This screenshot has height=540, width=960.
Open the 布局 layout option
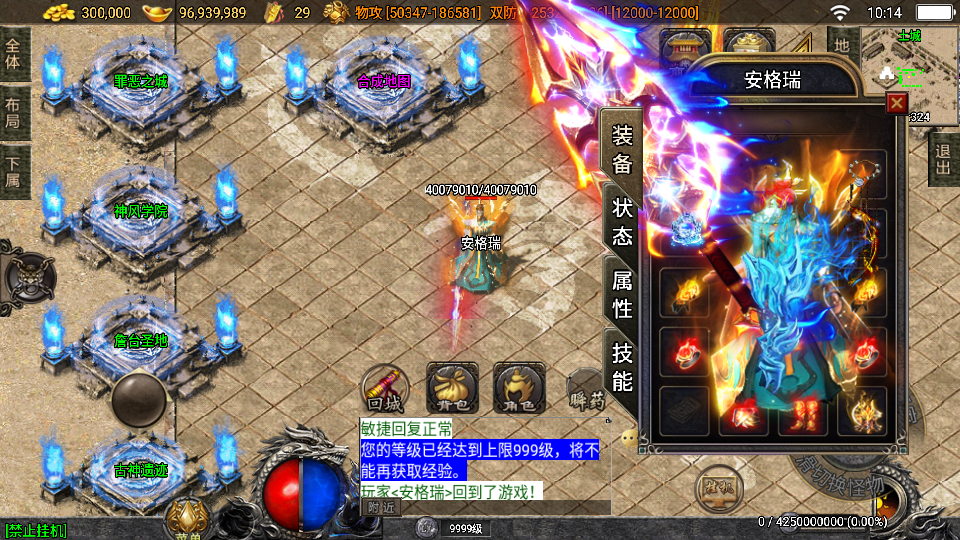coord(13,113)
